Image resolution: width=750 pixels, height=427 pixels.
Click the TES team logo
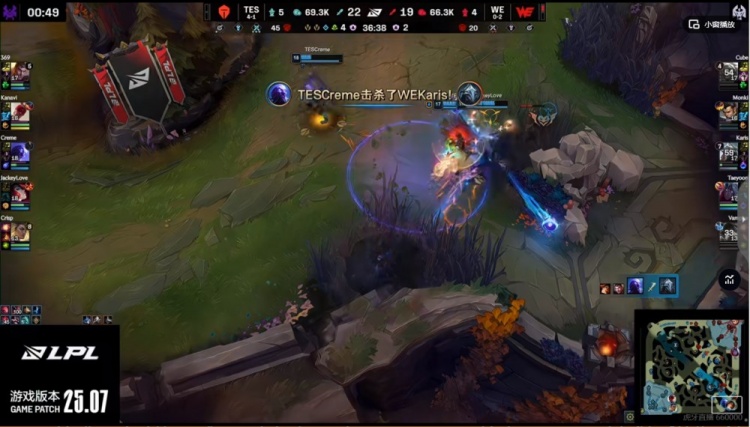point(224,12)
